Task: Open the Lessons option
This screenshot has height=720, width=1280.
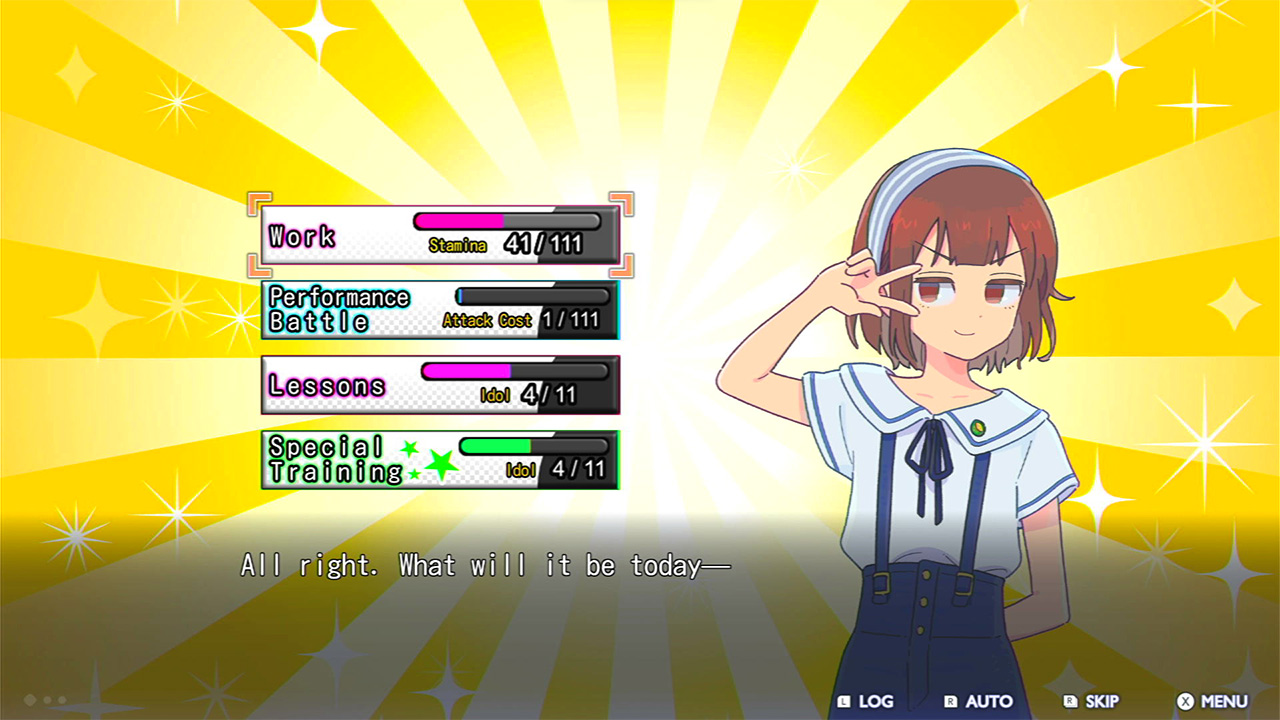Action: 325,385
